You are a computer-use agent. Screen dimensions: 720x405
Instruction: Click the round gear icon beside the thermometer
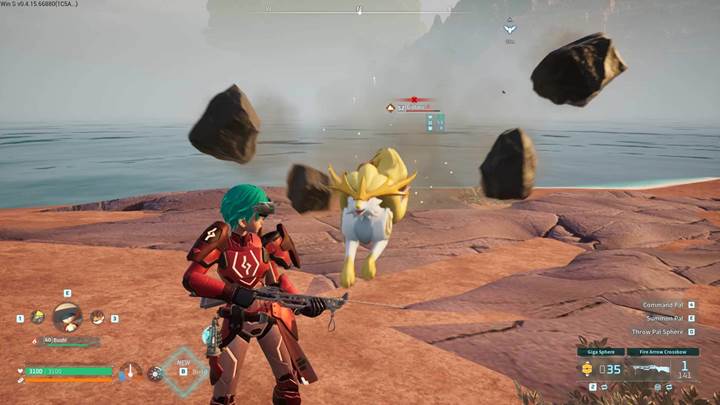click(x=155, y=373)
